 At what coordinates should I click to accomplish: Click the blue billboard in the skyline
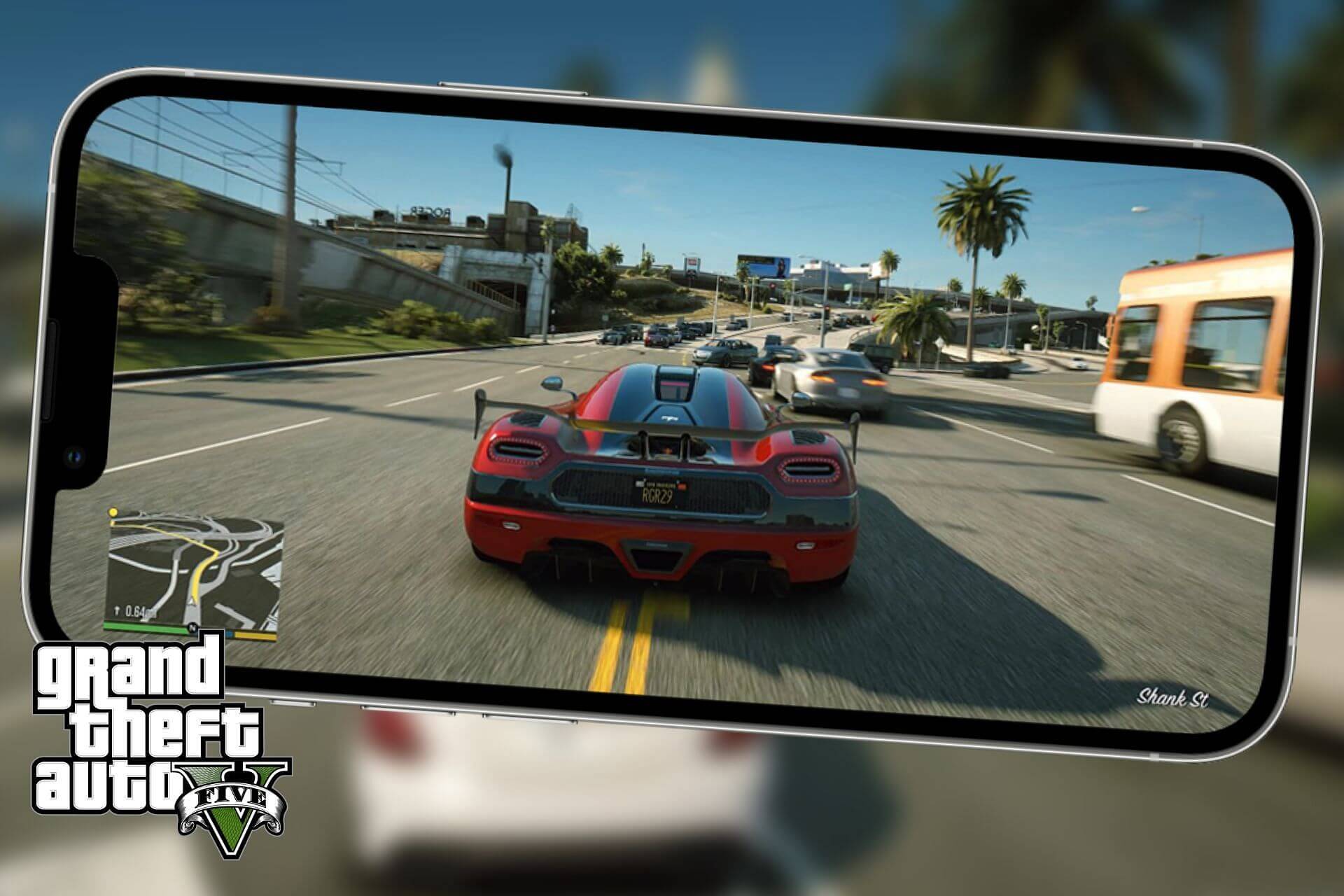point(764,265)
